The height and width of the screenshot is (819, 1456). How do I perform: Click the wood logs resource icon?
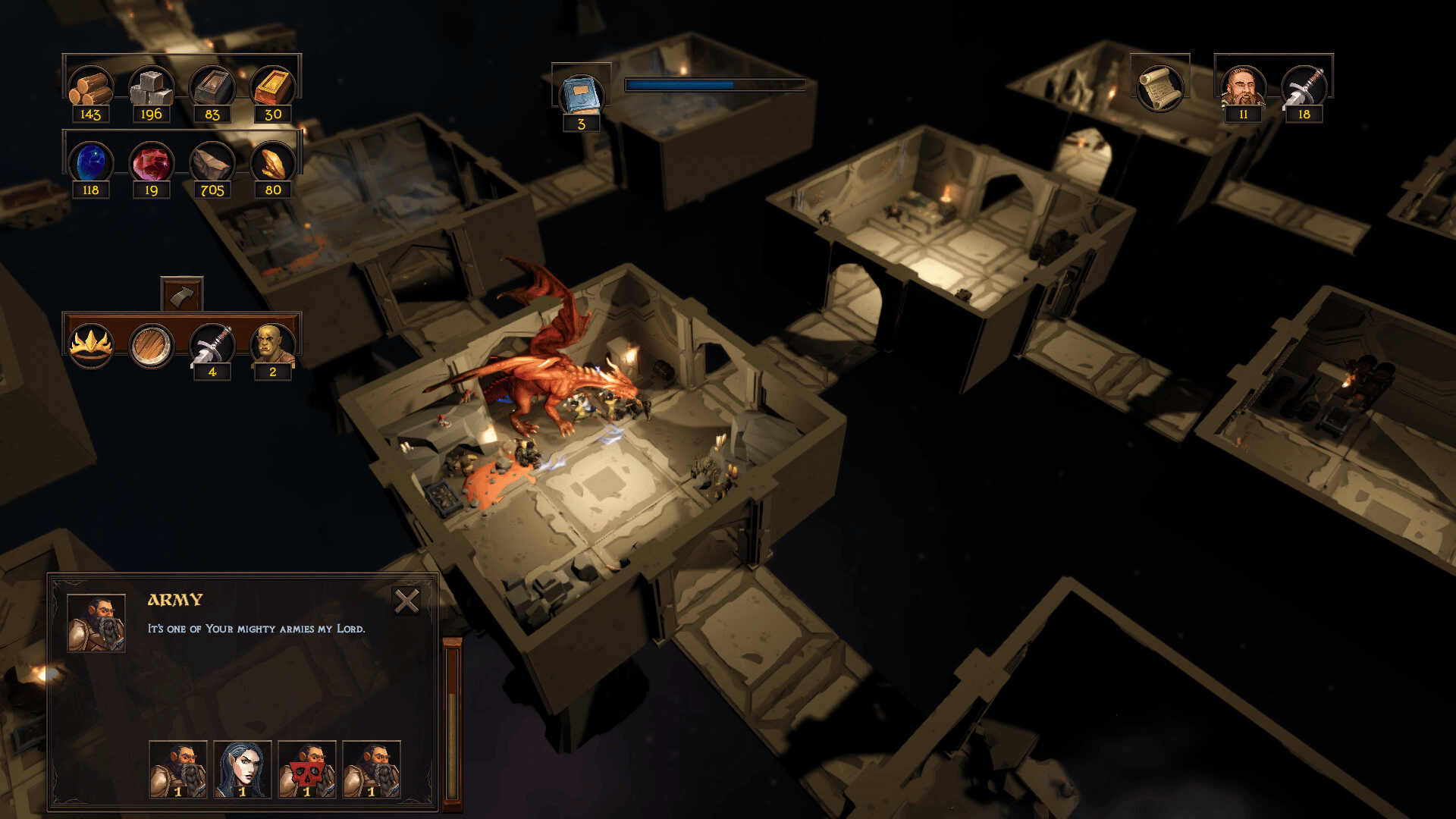[x=91, y=87]
